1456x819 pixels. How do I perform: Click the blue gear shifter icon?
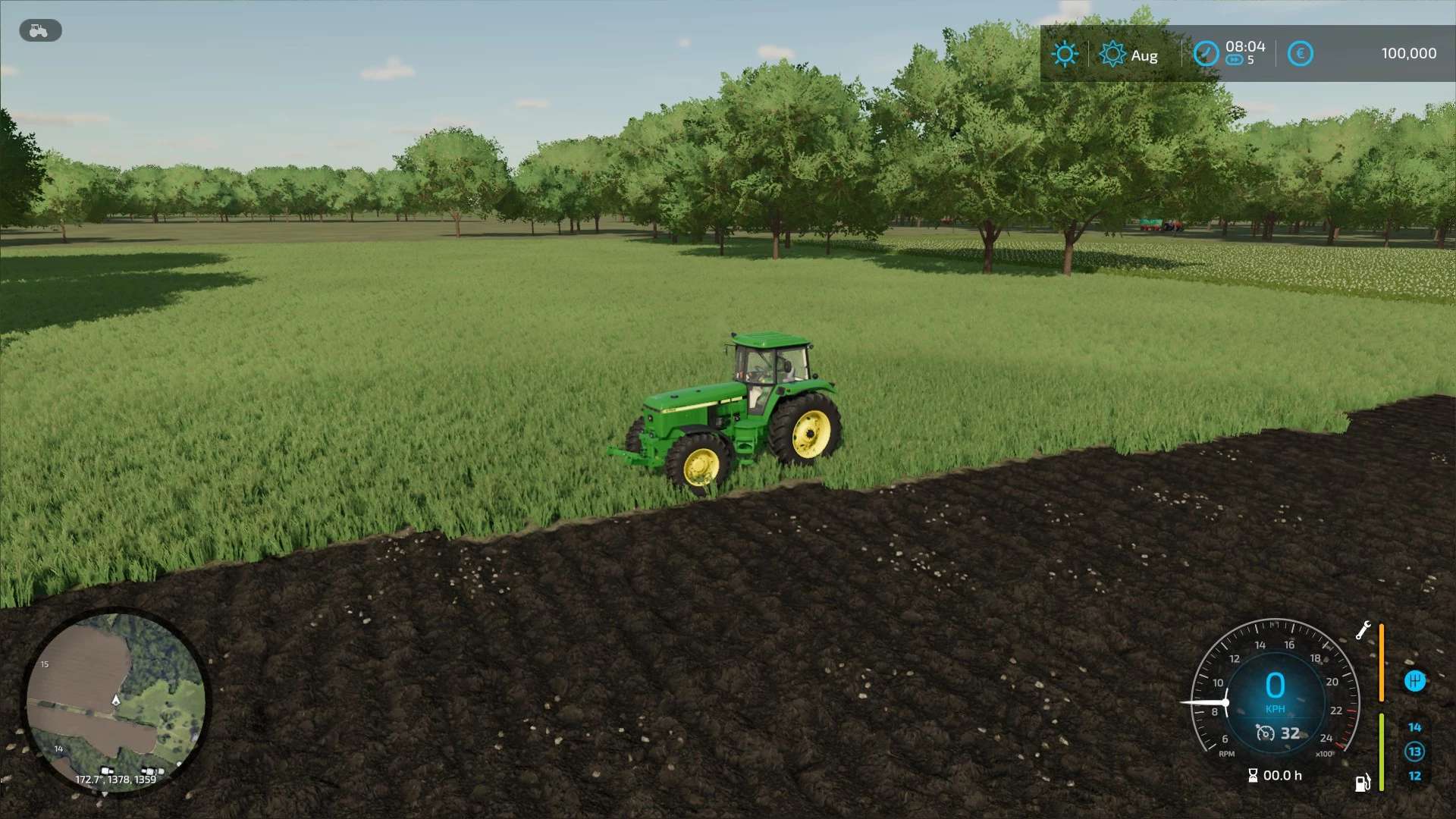click(1415, 681)
